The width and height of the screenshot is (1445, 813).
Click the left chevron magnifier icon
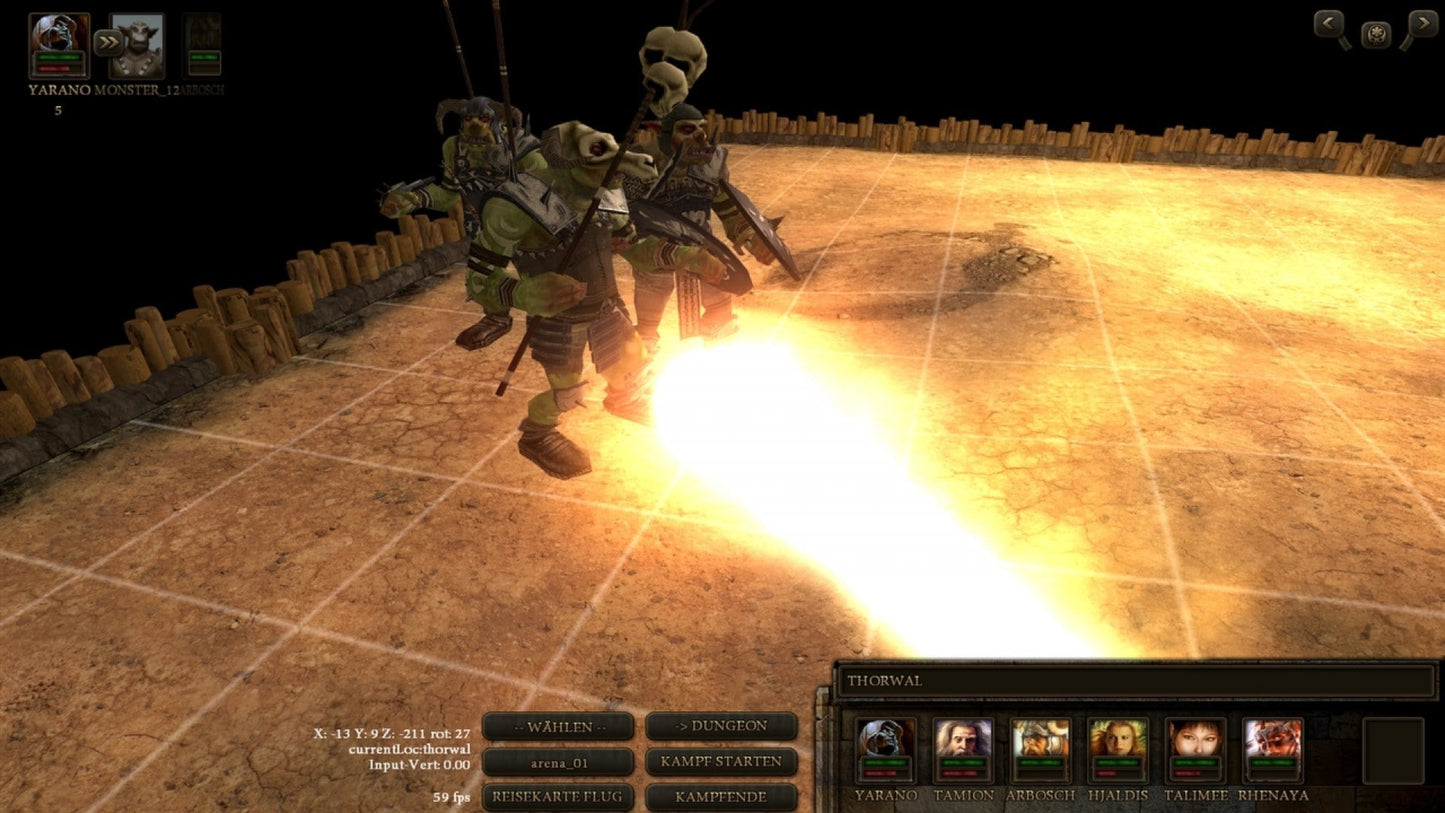click(1328, 21)
